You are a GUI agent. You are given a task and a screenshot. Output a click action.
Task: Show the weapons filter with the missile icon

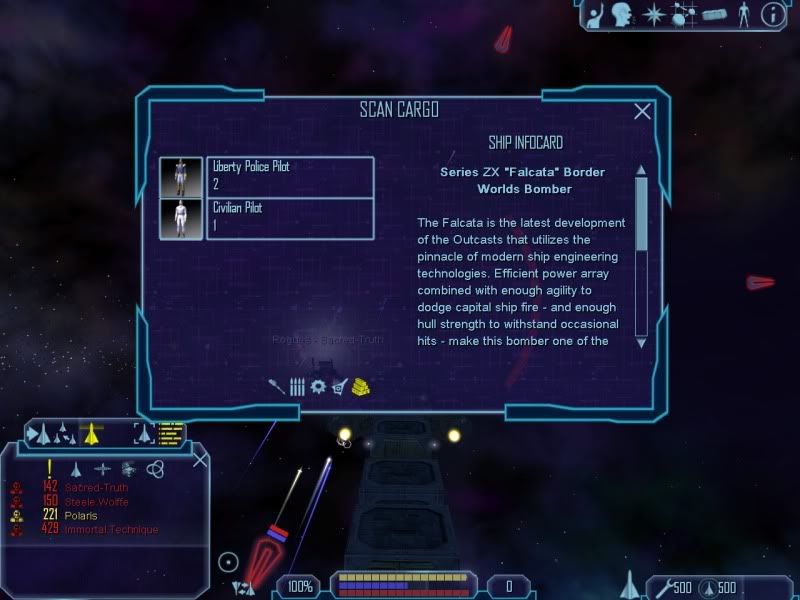tap(277, 386)
